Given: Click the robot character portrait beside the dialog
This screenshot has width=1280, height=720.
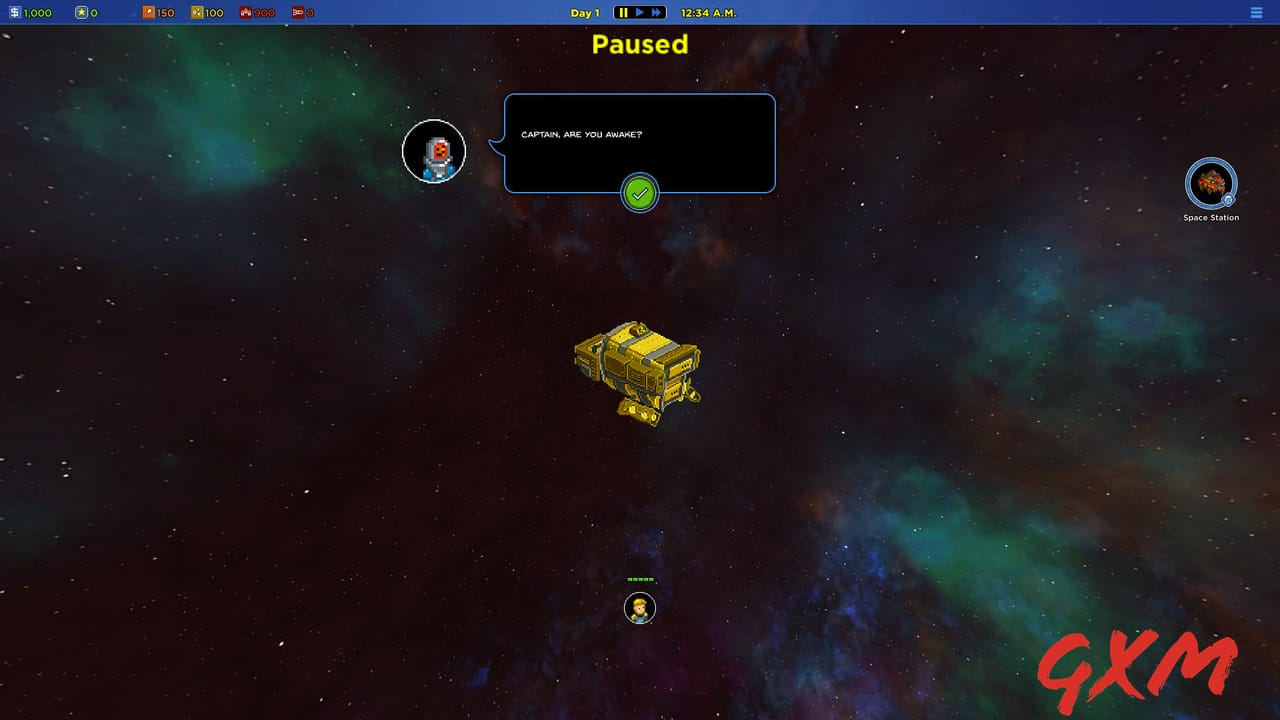Looking at the screenshot, I should click(x=434, y=151).
